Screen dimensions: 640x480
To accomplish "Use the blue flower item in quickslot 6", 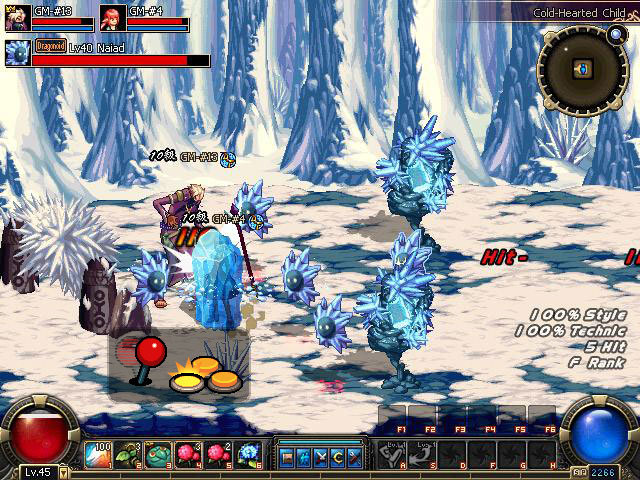I will [248, 455].
